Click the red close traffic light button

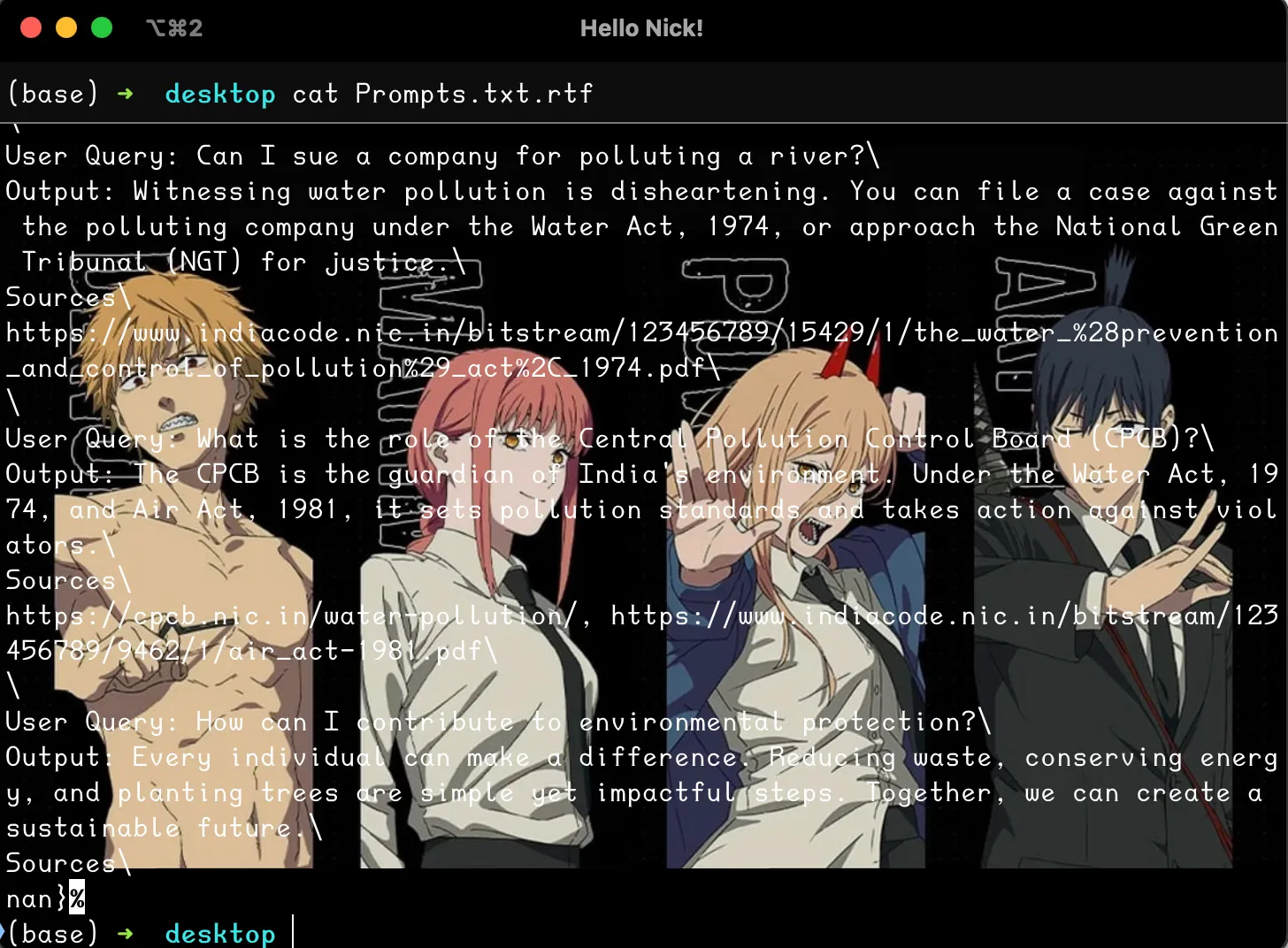tap(31, 27)
